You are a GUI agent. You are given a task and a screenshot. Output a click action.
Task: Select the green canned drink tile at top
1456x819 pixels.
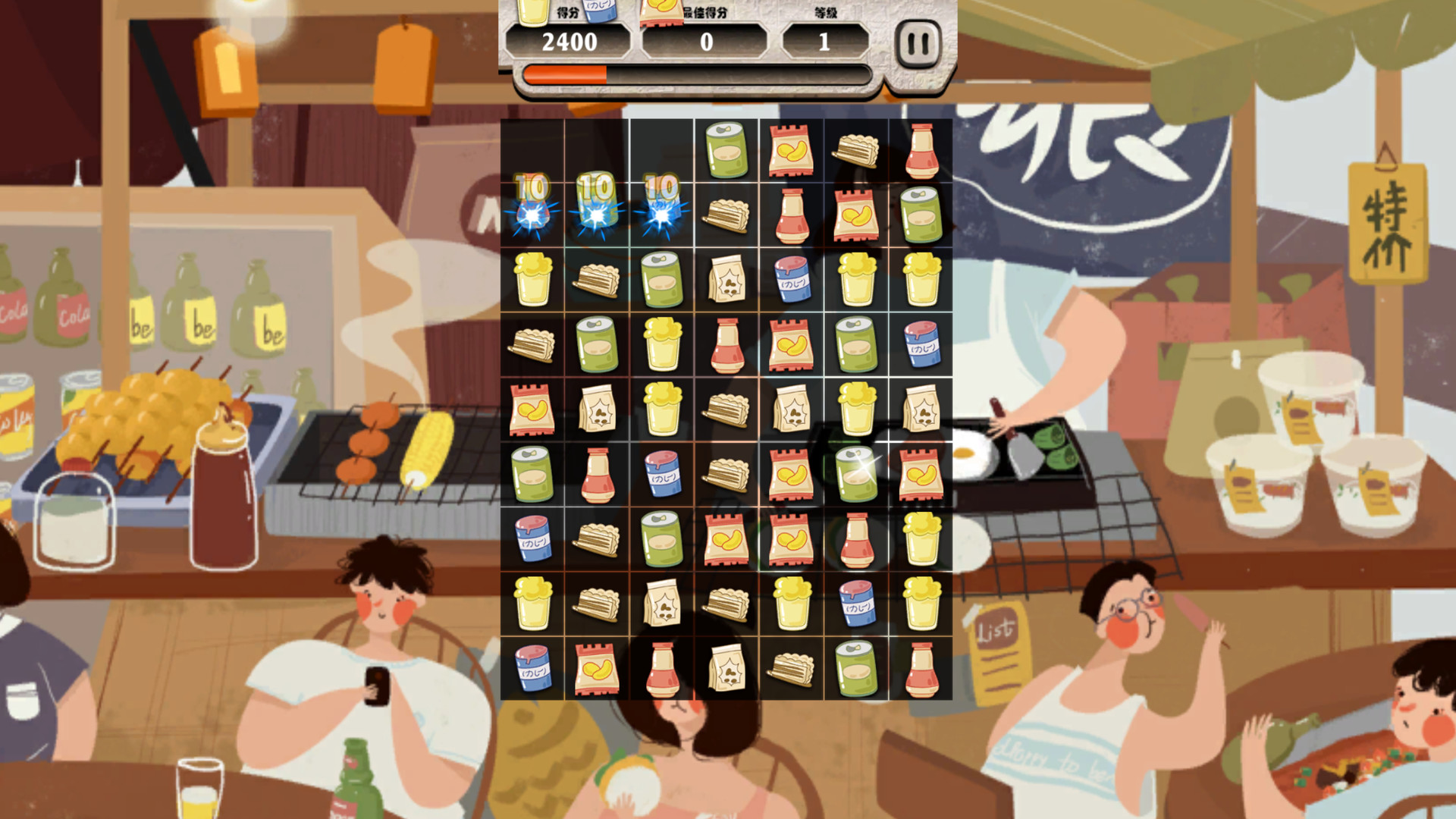click(726, 149)
